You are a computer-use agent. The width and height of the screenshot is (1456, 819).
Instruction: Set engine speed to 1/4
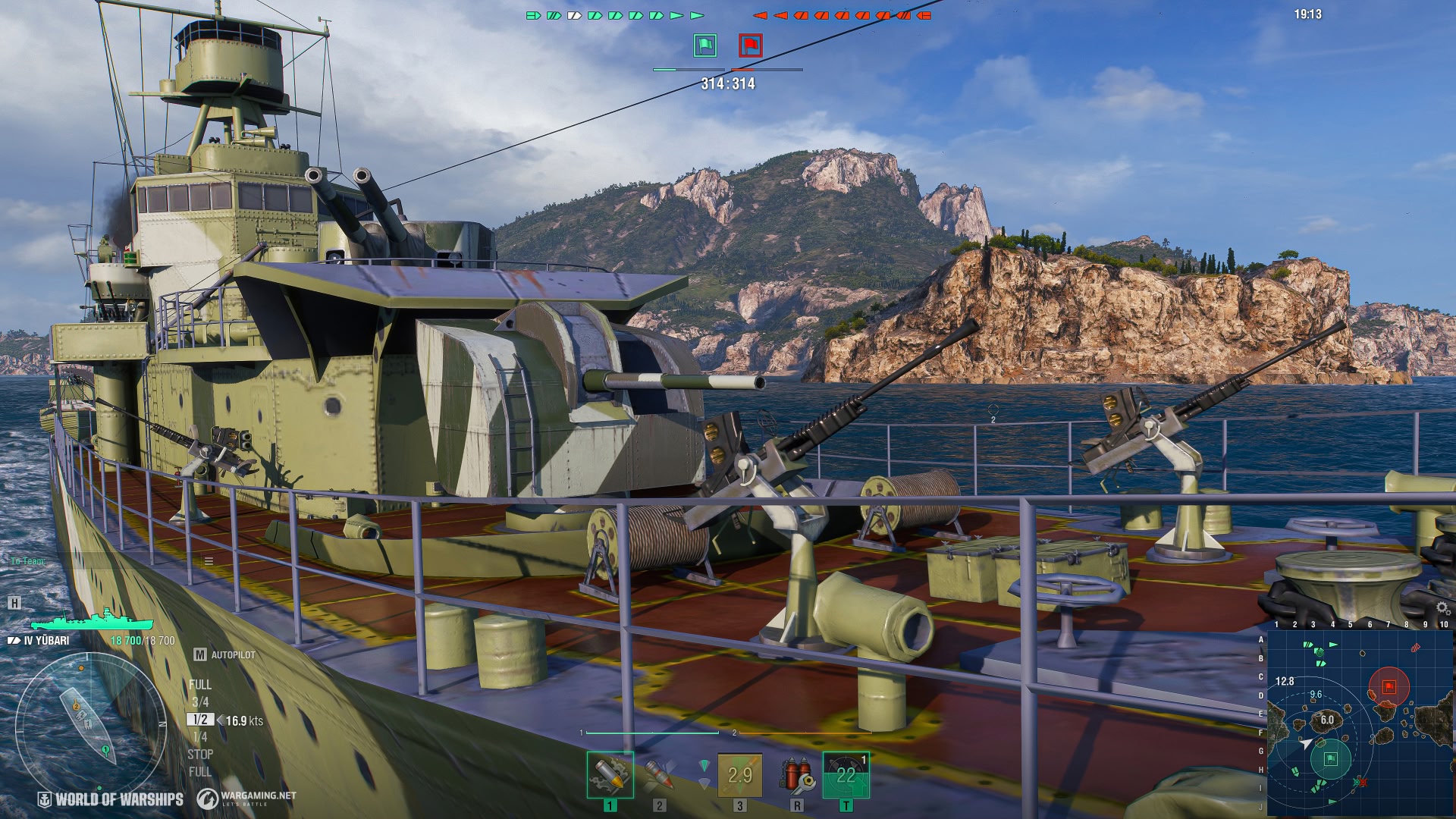click(x=200, y=737)
